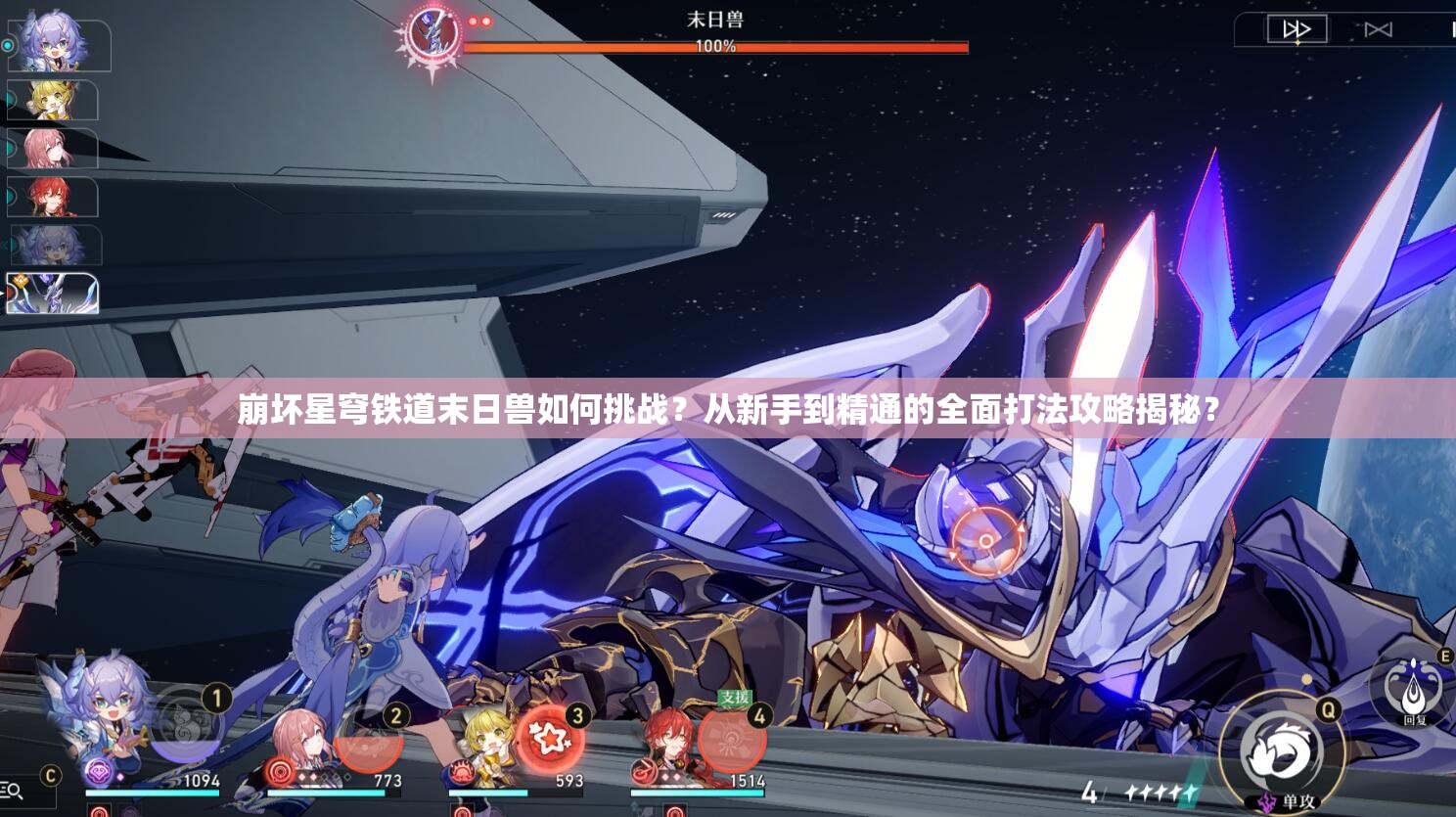Click the 末日兽 boss name label
The height and width of the screenshot is (817, 1456).
point(718,19)
